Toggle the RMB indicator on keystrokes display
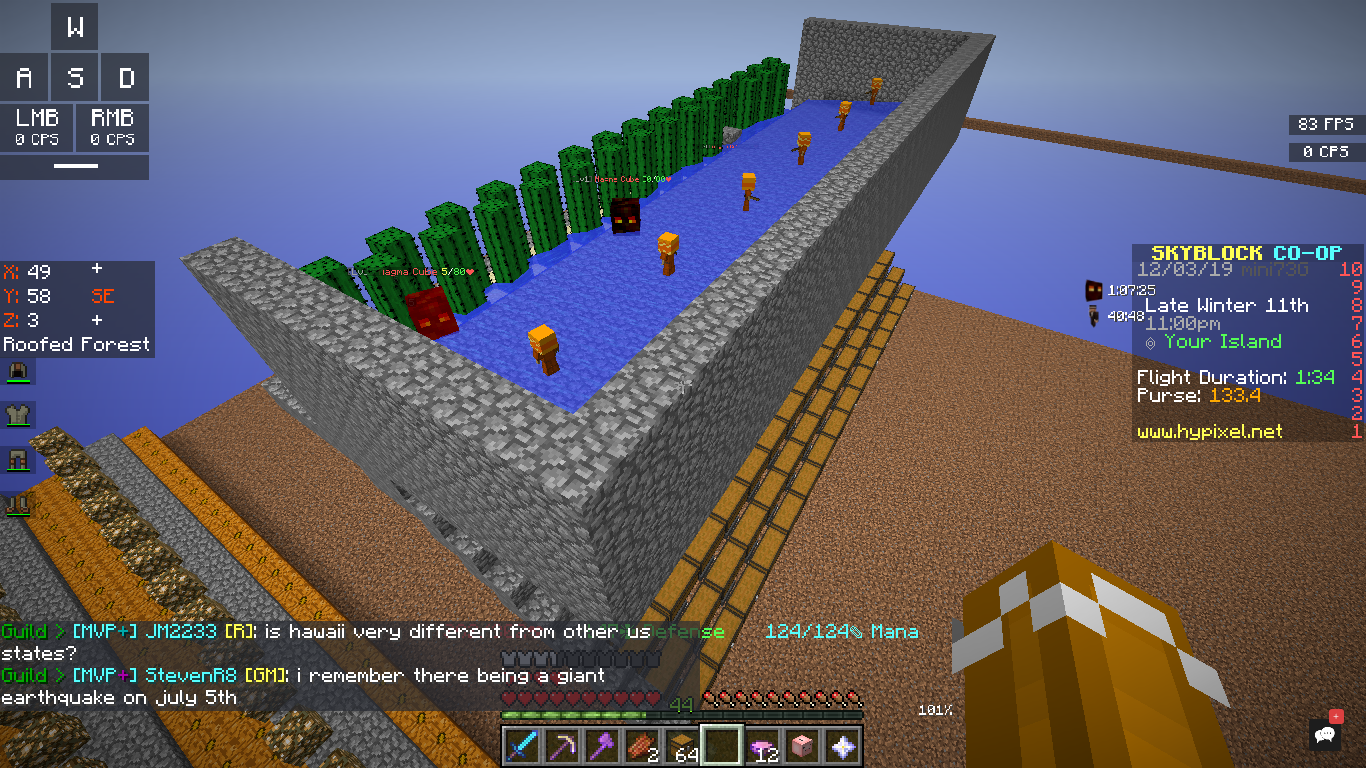 112,127
